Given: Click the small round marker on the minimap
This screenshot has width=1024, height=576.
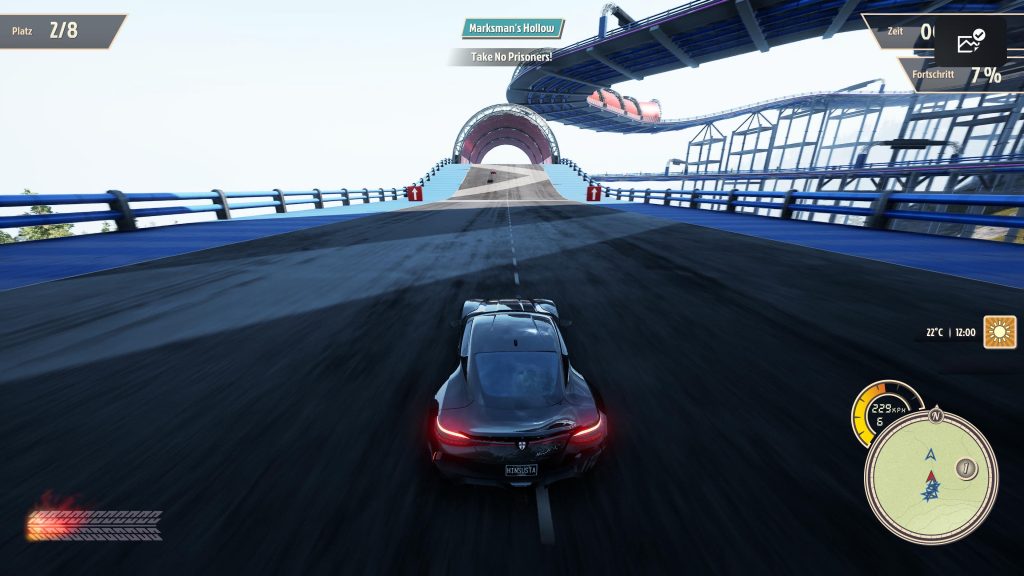Looking at the screenshot, I should [966, 467].
